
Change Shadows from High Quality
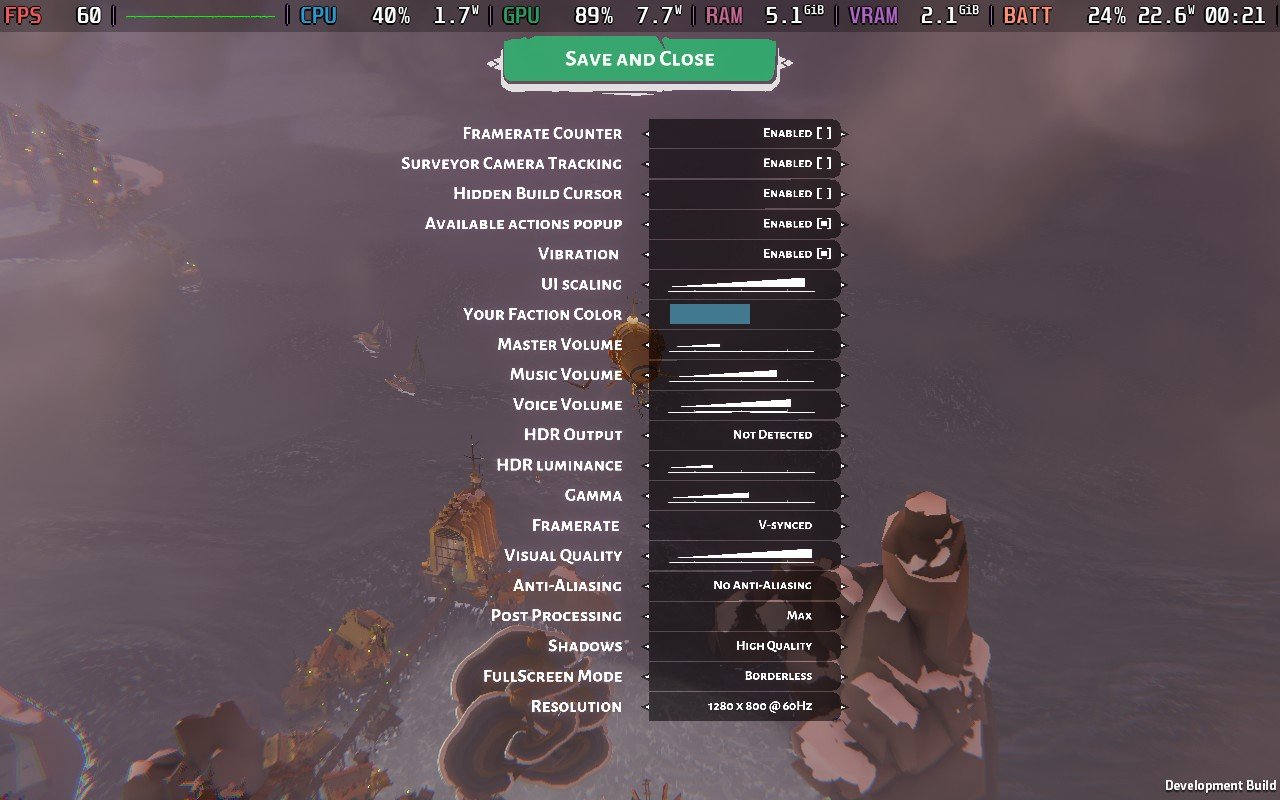[744, 646]
